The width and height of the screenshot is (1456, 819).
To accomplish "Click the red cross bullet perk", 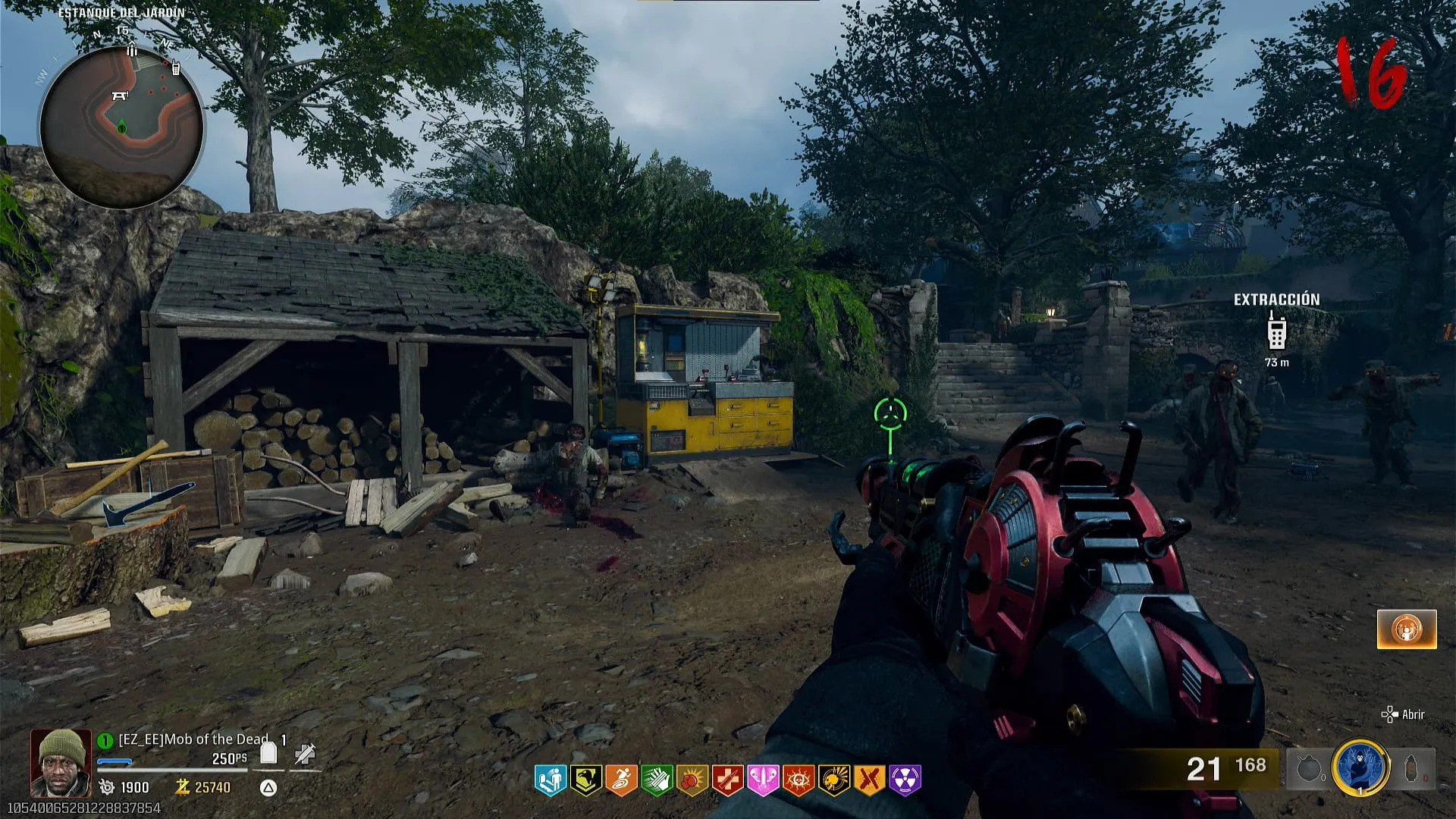I will point(726,780).
